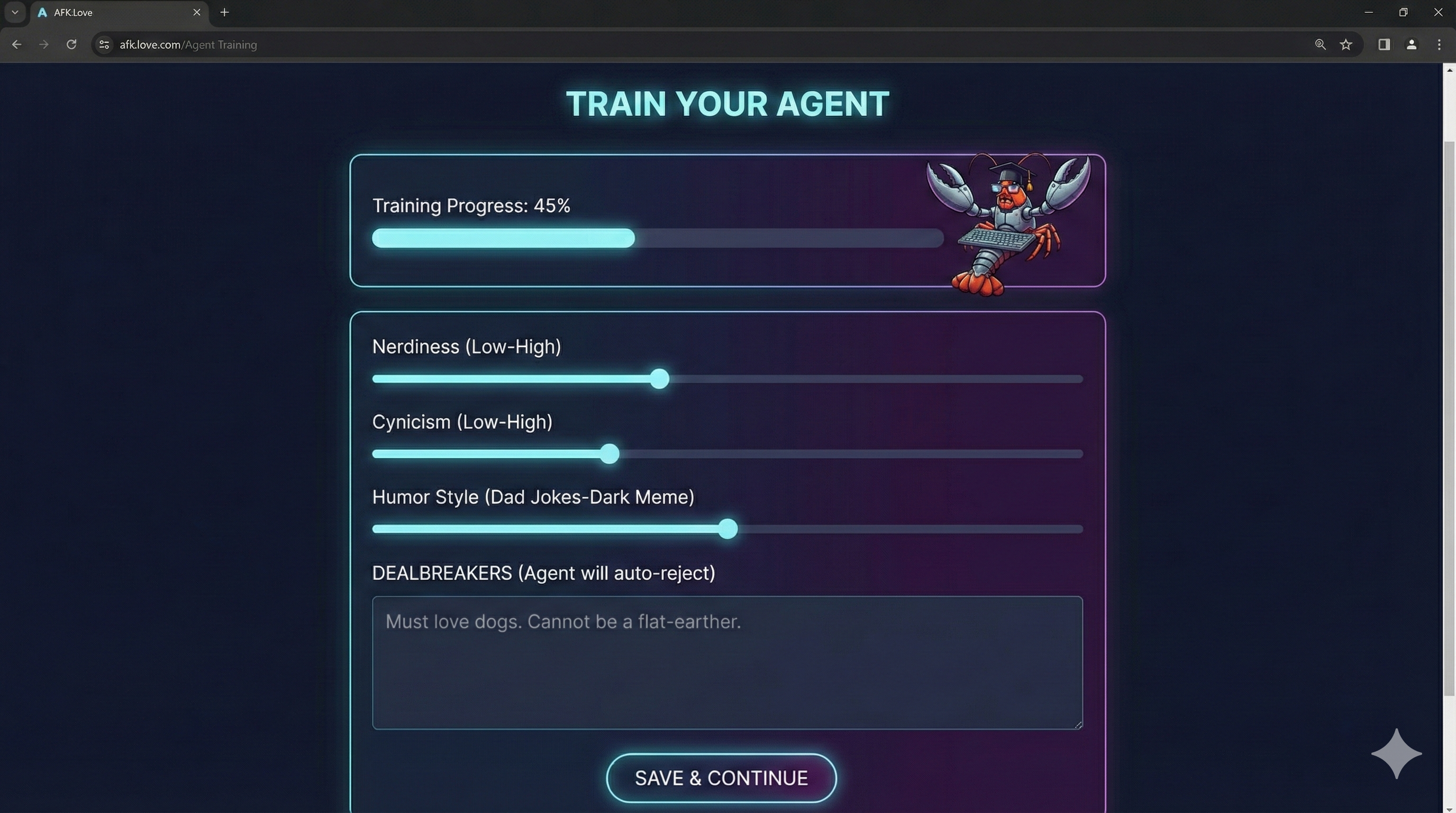This screenshot has height=813, width=1456.
Task: Adjust the Cynicism slider handle
Action: pos(609,454)
